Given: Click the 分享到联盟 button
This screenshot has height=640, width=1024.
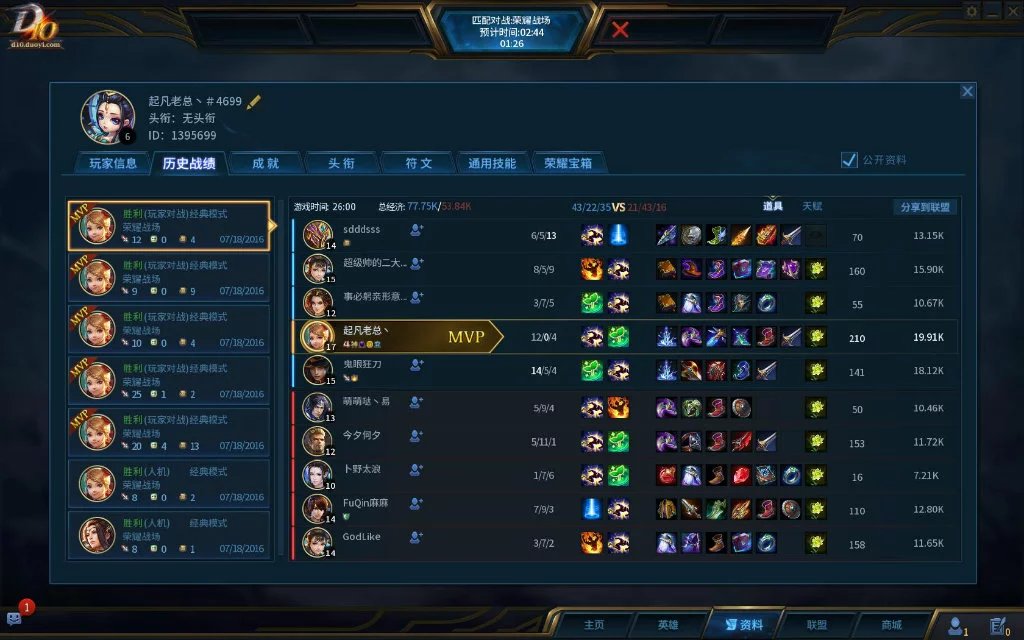Looking at the screenshot, I should point(924,207).
